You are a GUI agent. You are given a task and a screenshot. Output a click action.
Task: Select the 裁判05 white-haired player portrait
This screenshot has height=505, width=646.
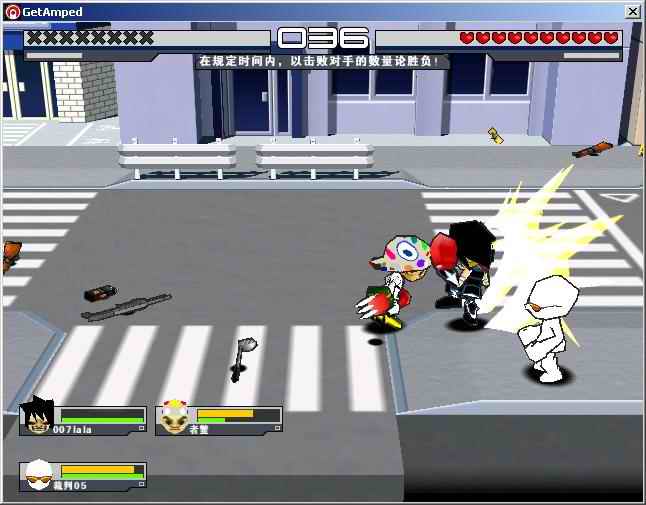[x=38, y=474]
